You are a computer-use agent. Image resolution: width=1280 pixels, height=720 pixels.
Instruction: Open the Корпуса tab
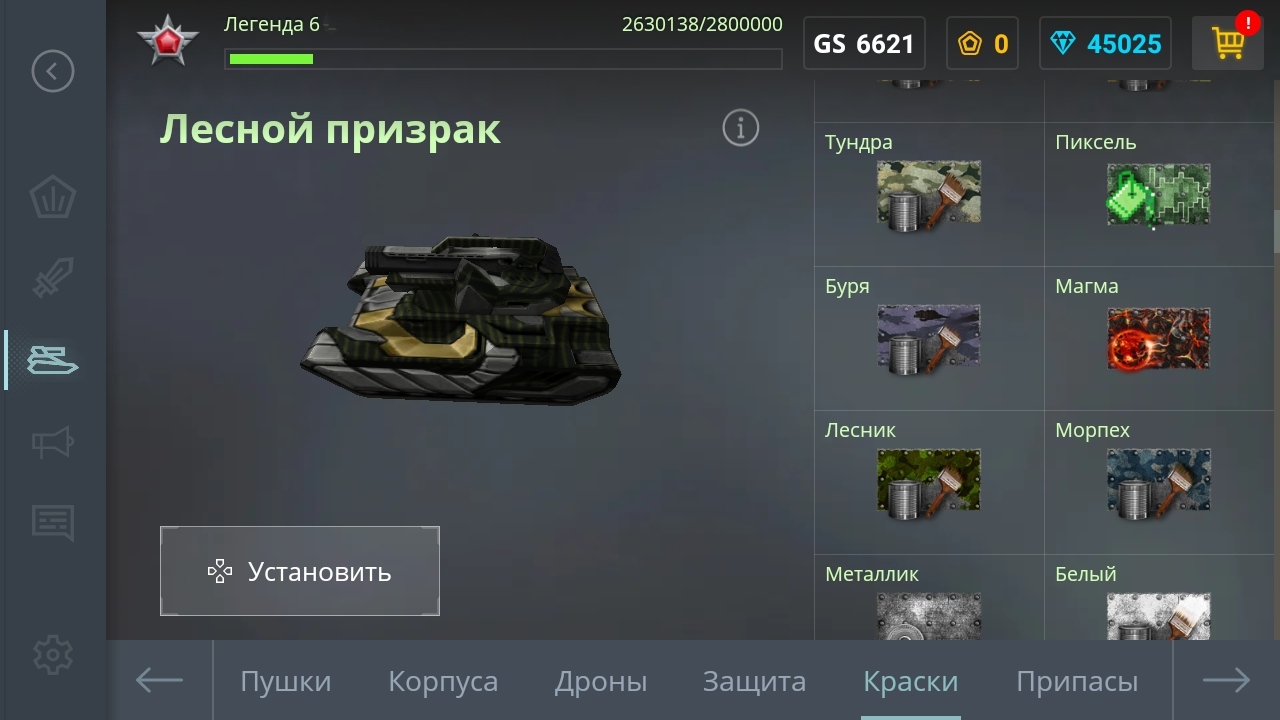443,682
